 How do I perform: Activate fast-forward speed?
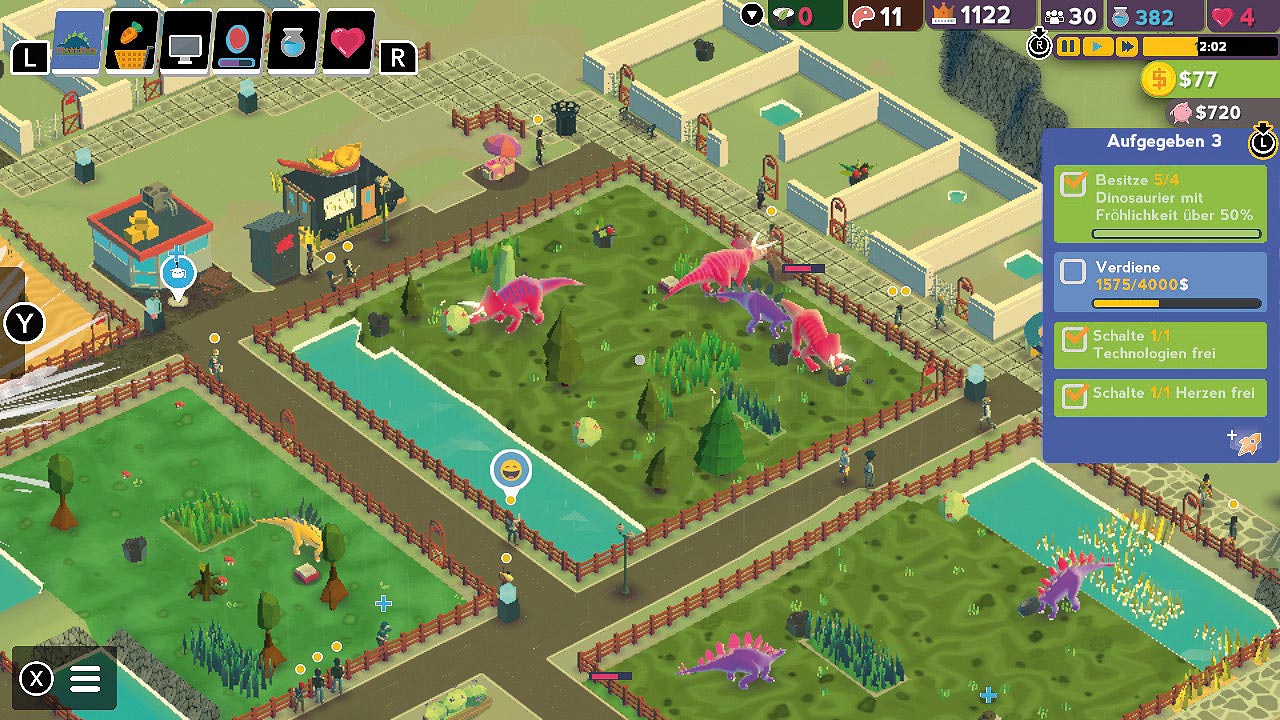1127,47
